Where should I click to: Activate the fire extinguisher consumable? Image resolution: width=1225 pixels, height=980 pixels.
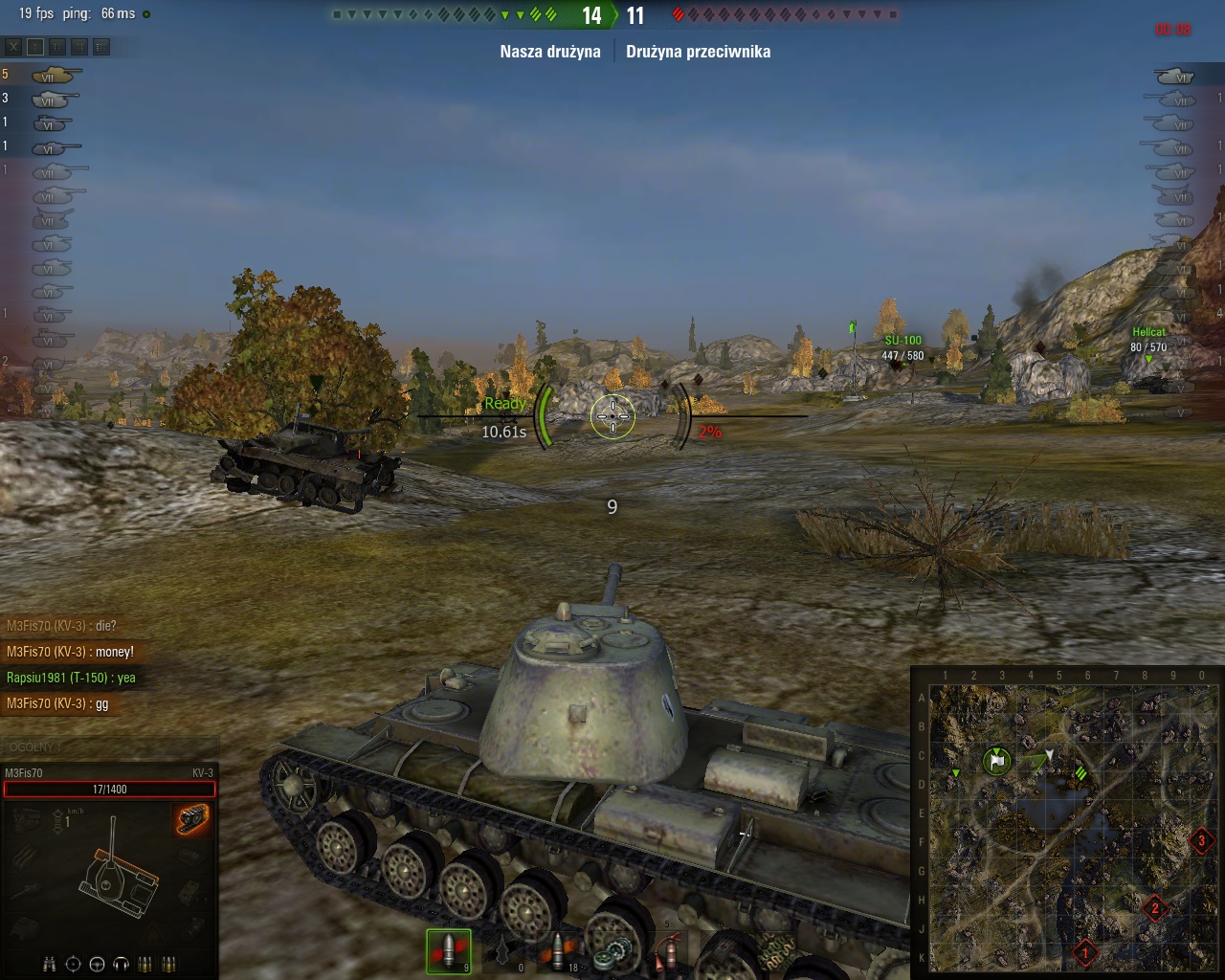tap(669, 951)
